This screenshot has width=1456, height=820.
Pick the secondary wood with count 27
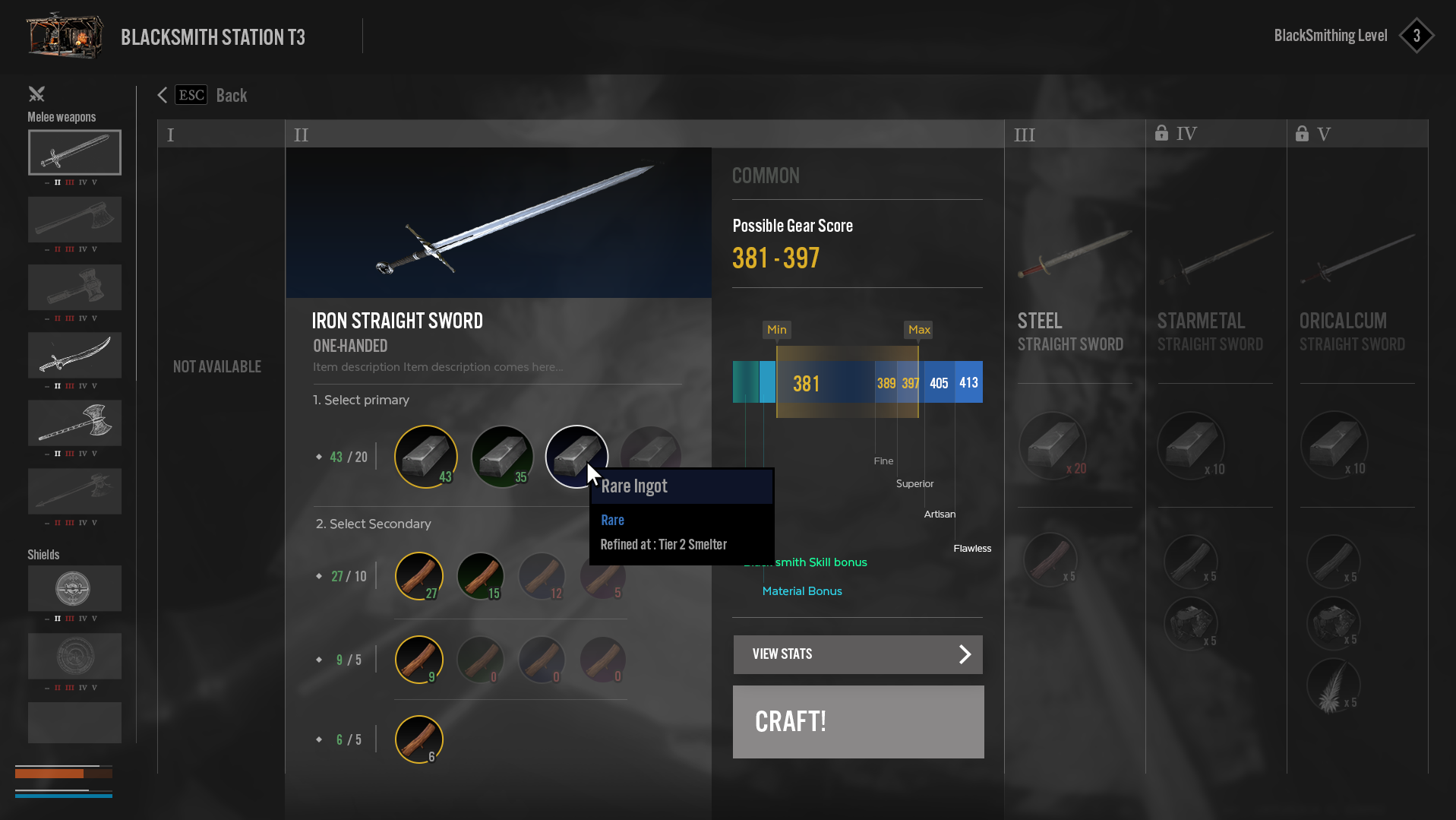click(418, 575)
